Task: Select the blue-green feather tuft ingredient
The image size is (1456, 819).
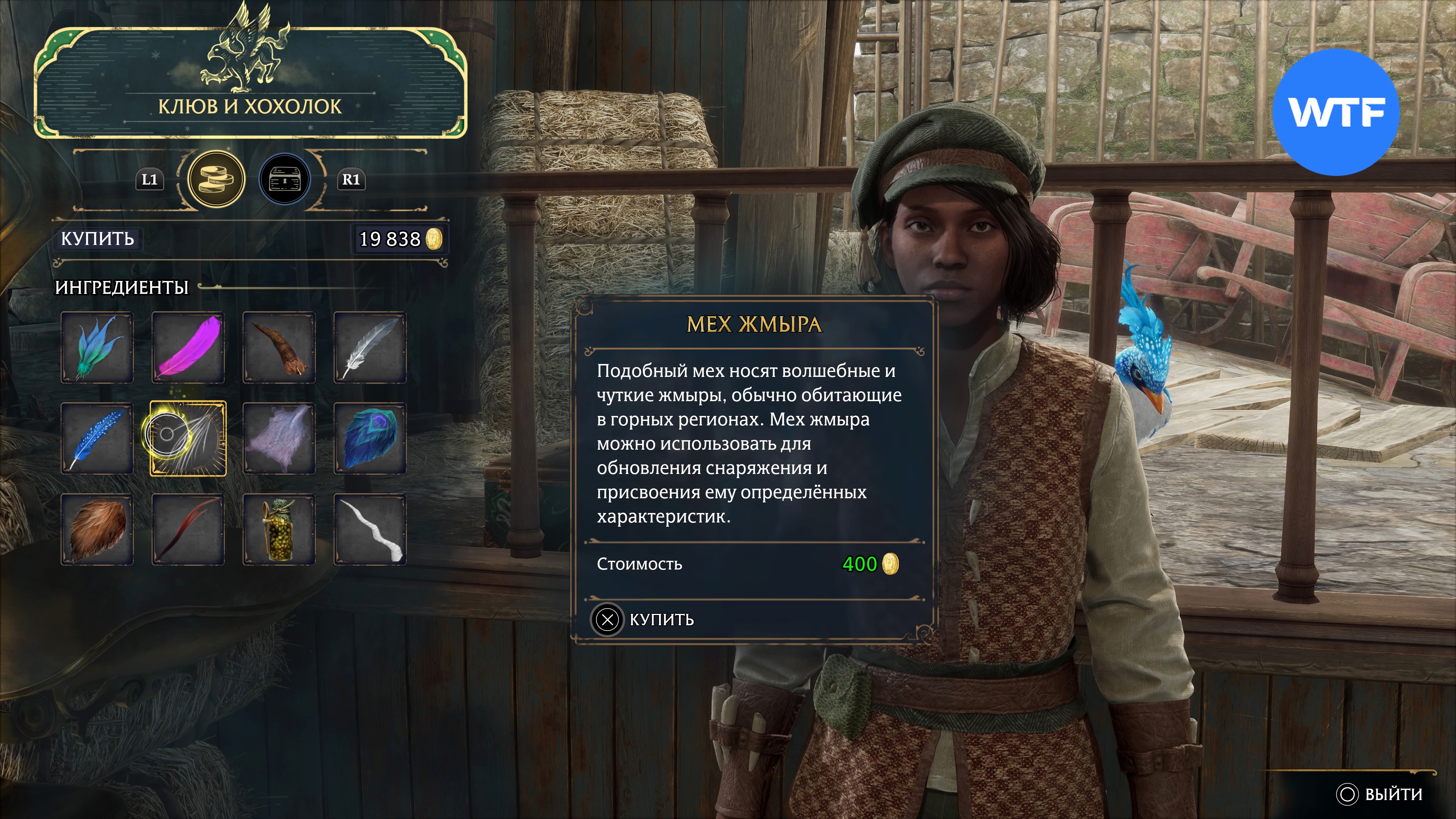Action: [x=97, y=348]
